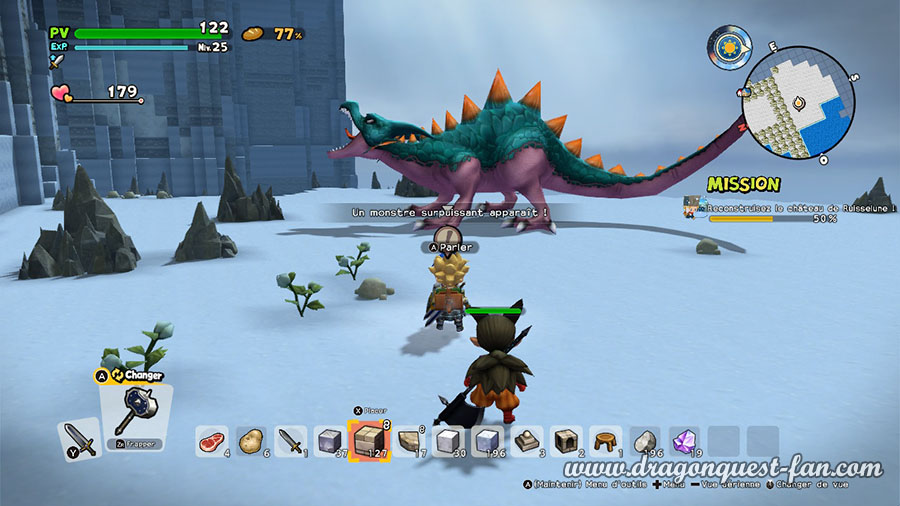Choose the sword in the hotbar
The width and height of the screenshot is (900, 506).
pyautogui.click(x=288, y=439)
